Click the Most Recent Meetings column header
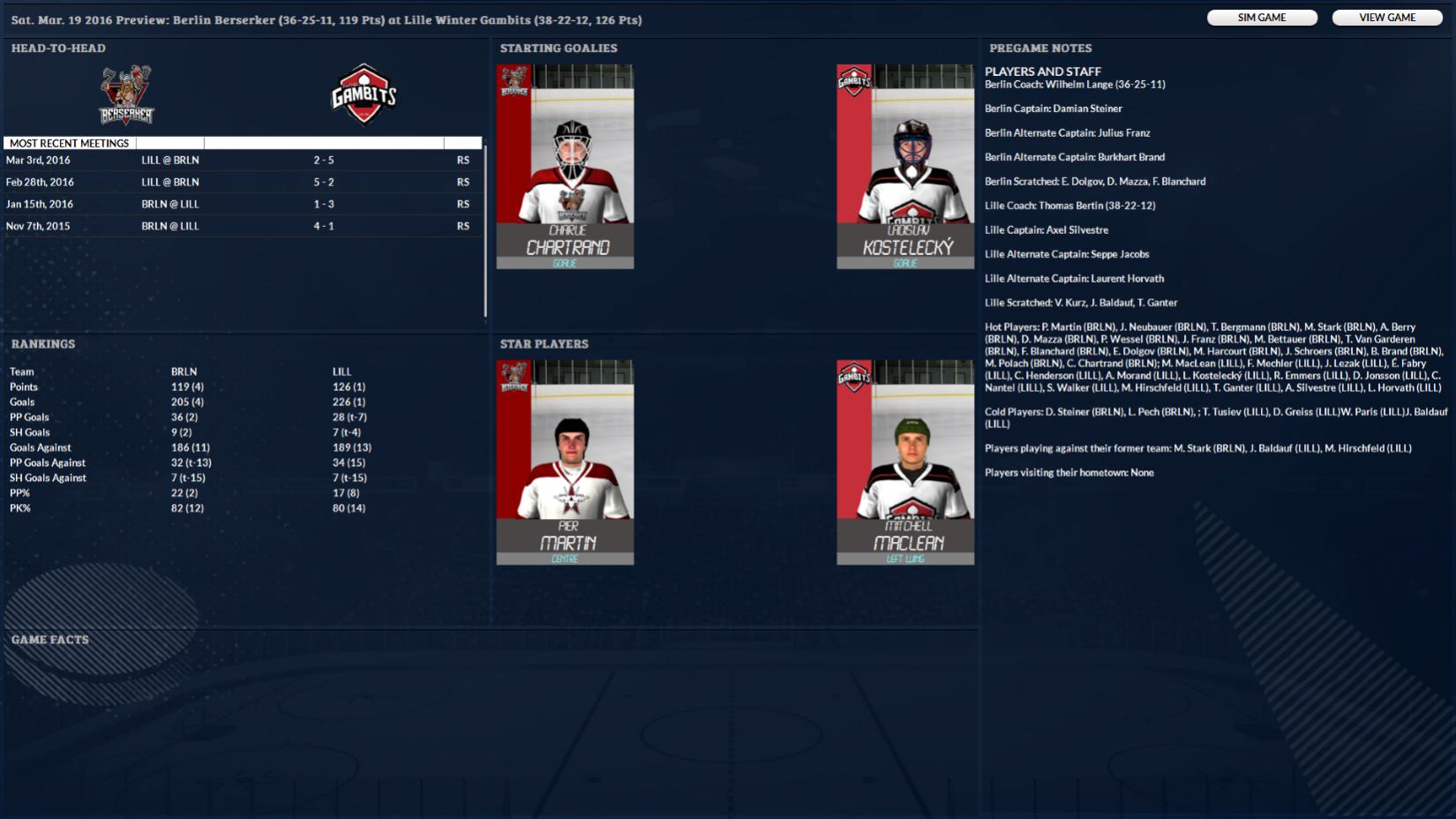 tap(70, 143)
